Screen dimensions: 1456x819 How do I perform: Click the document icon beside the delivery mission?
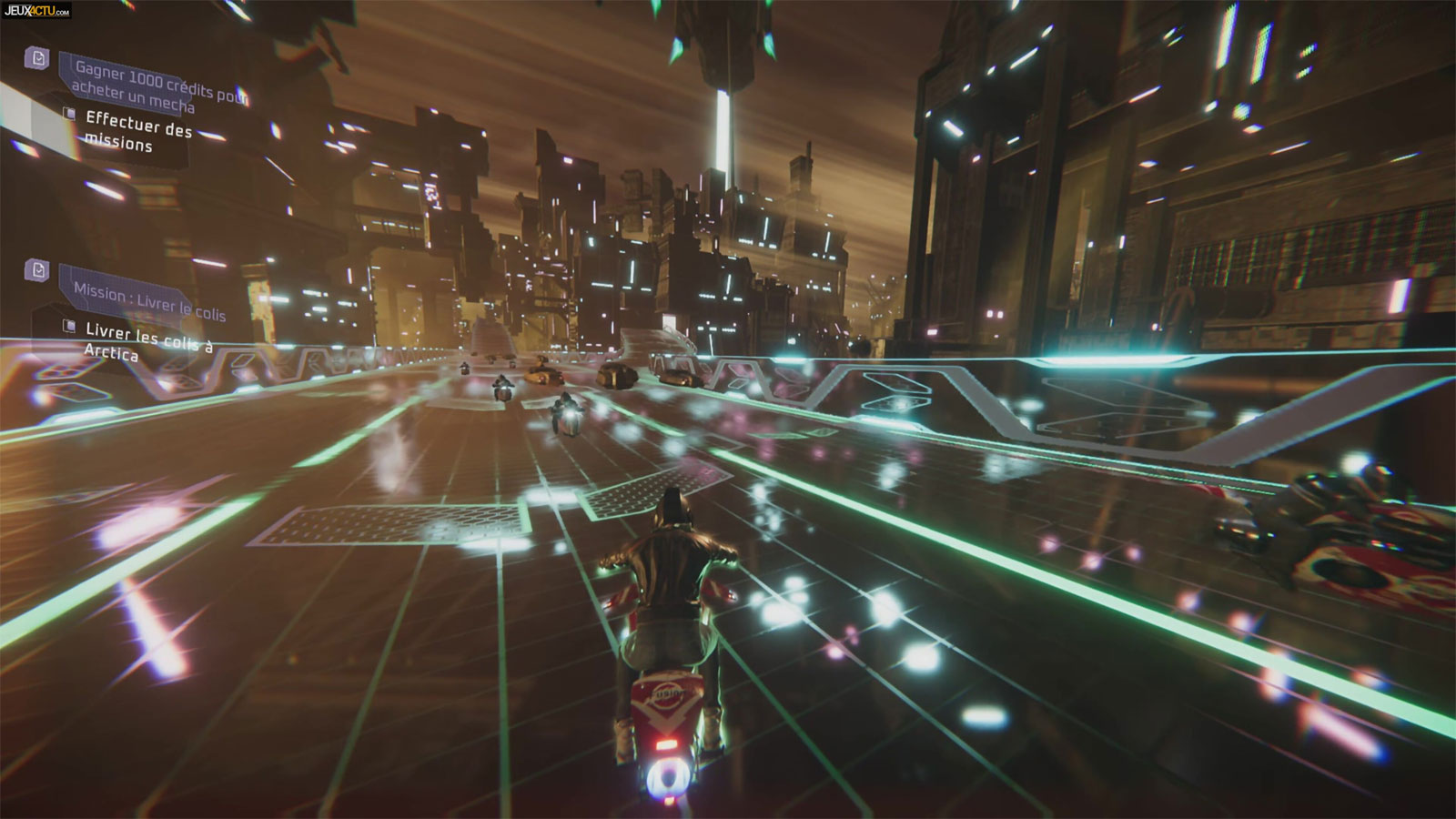(x=38, y=269)
